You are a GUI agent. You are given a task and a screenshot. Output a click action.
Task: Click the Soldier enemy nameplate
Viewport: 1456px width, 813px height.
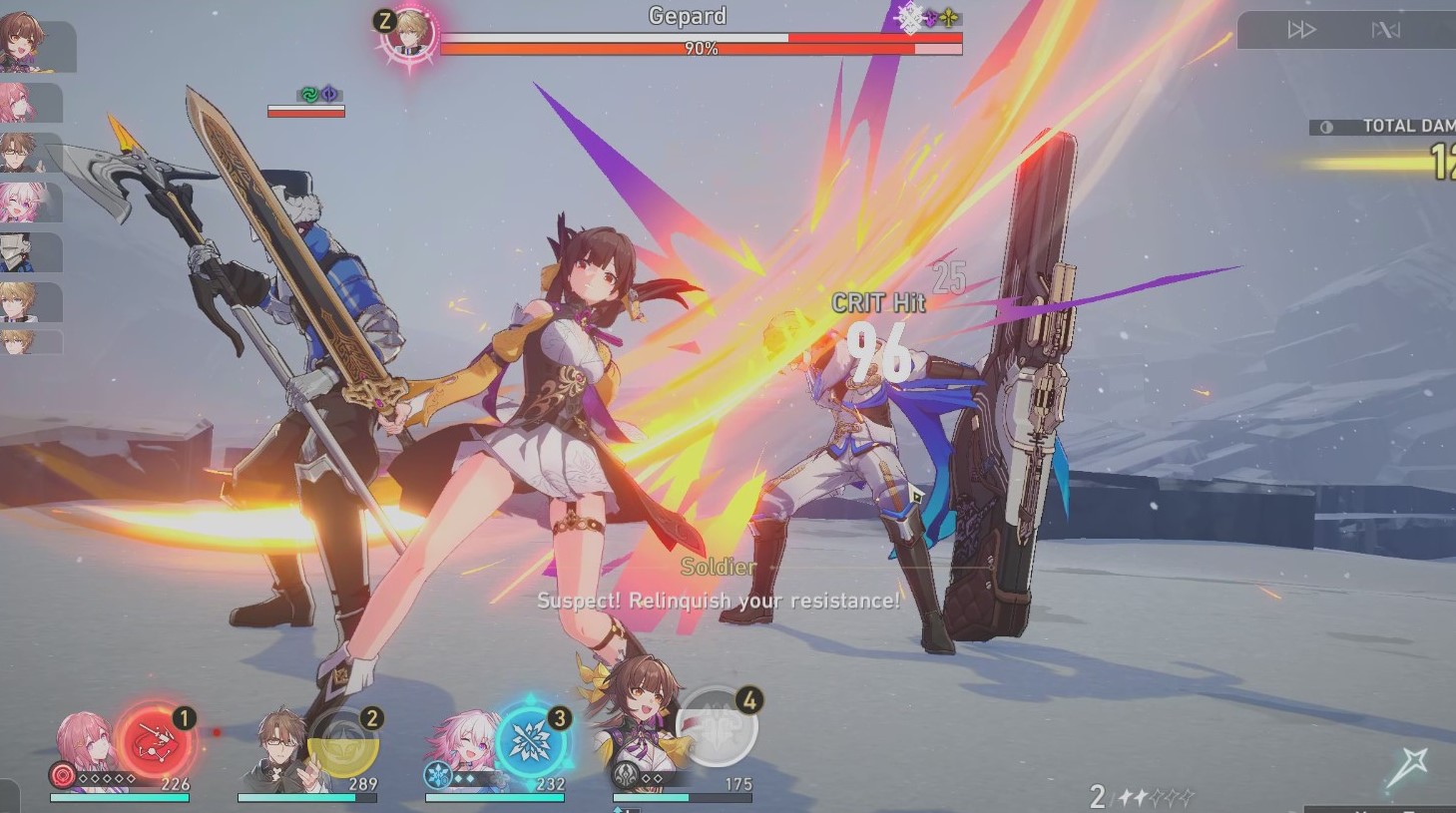point(717,568)
